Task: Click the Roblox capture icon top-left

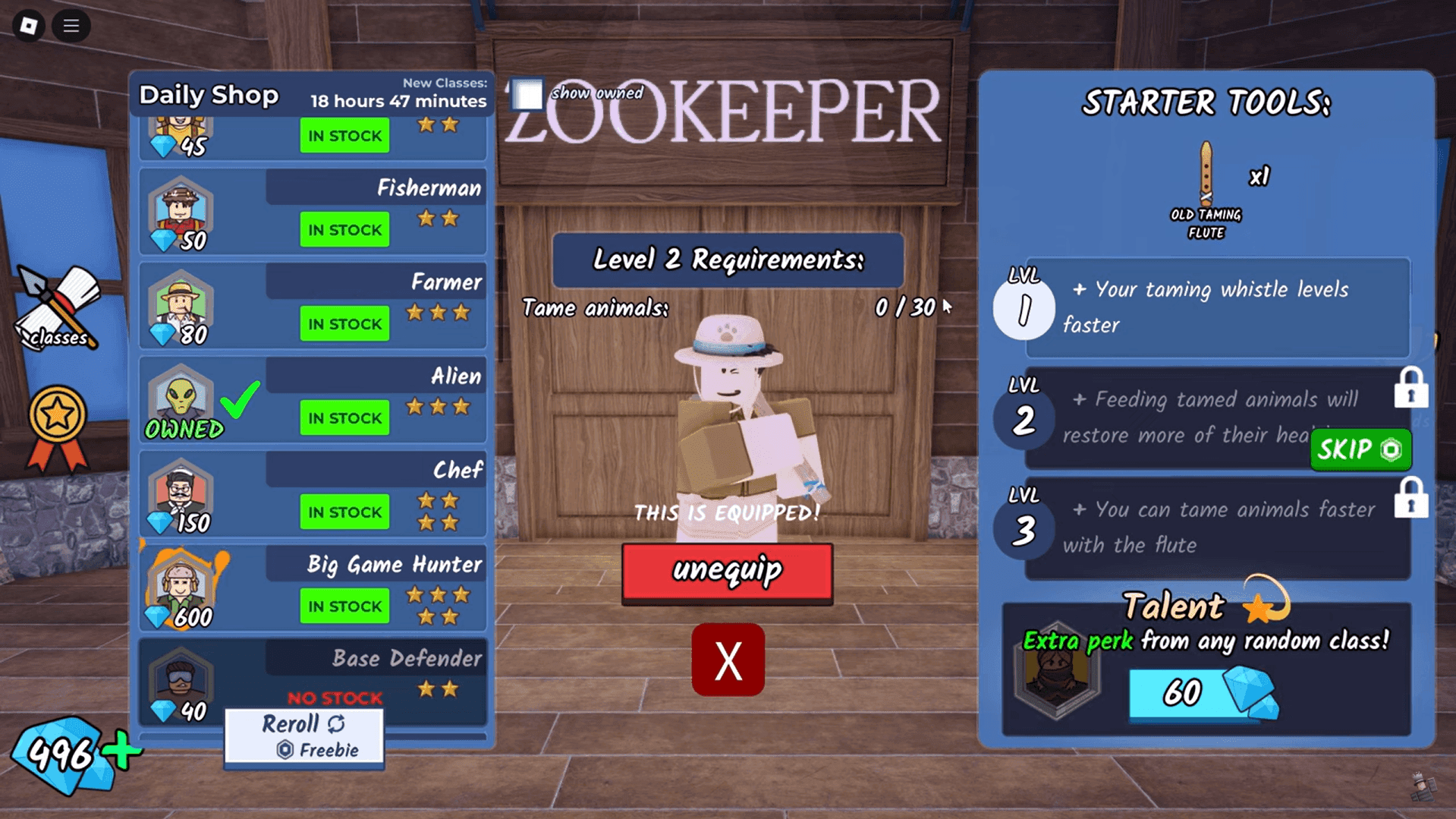Action: tap(27, 26)
